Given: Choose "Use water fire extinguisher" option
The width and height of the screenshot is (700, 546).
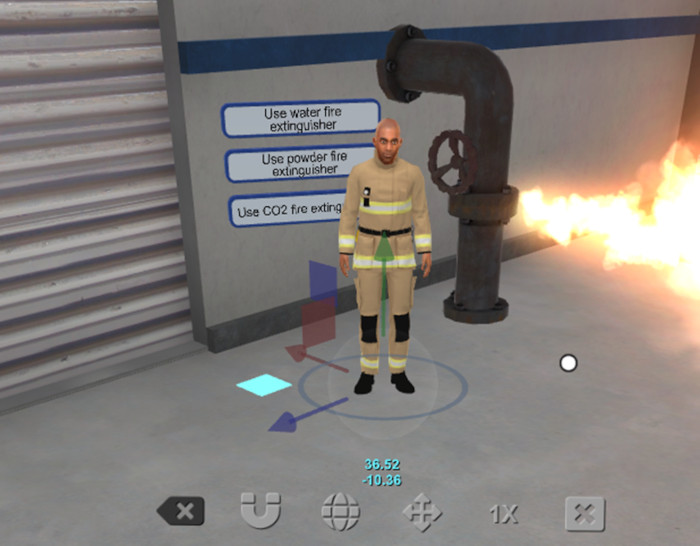Looking at the screenshot, I should 300,119.
